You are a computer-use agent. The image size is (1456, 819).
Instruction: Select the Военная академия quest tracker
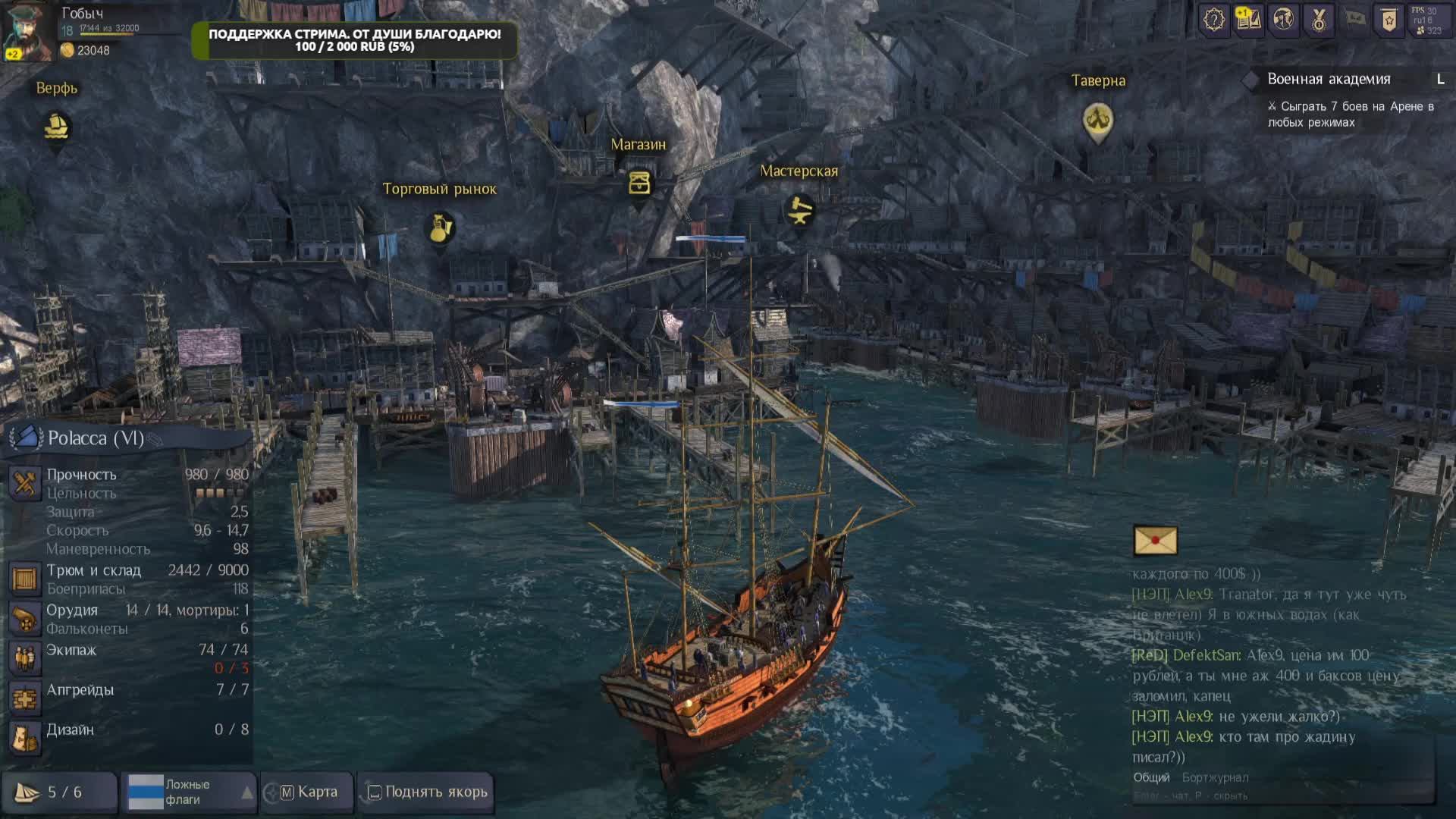[1329, 80]
